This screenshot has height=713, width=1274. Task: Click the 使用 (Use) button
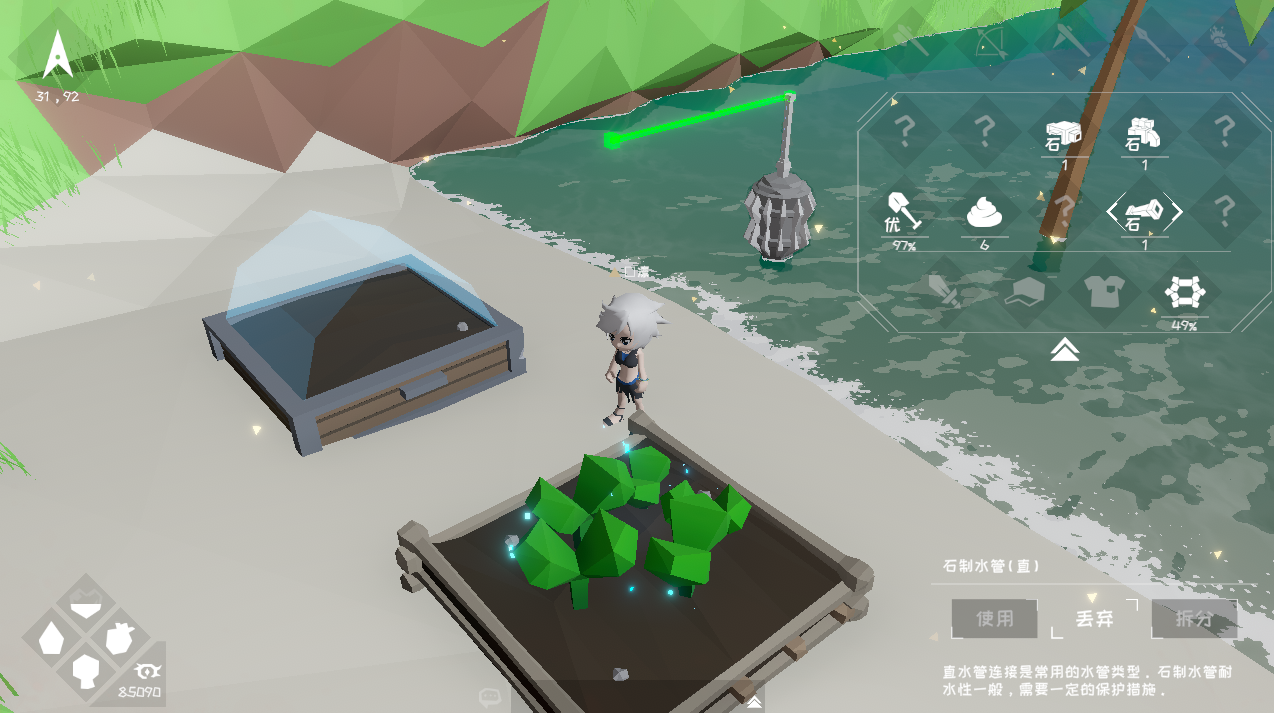pos(994,619)
